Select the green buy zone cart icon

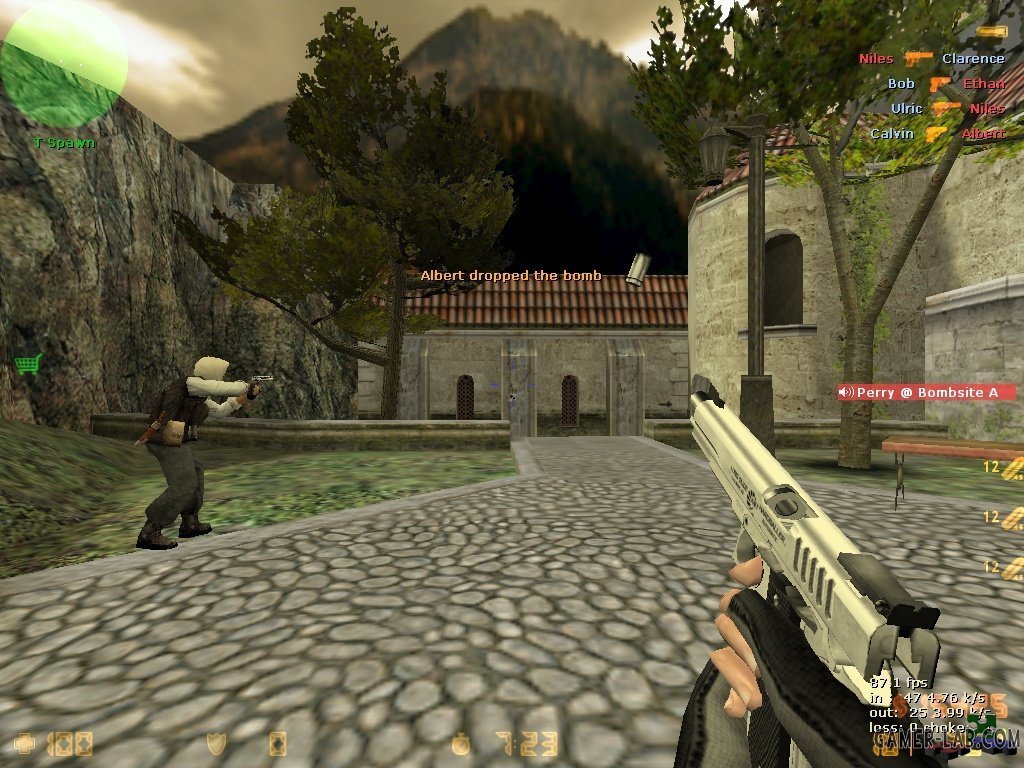click(27, 363)
